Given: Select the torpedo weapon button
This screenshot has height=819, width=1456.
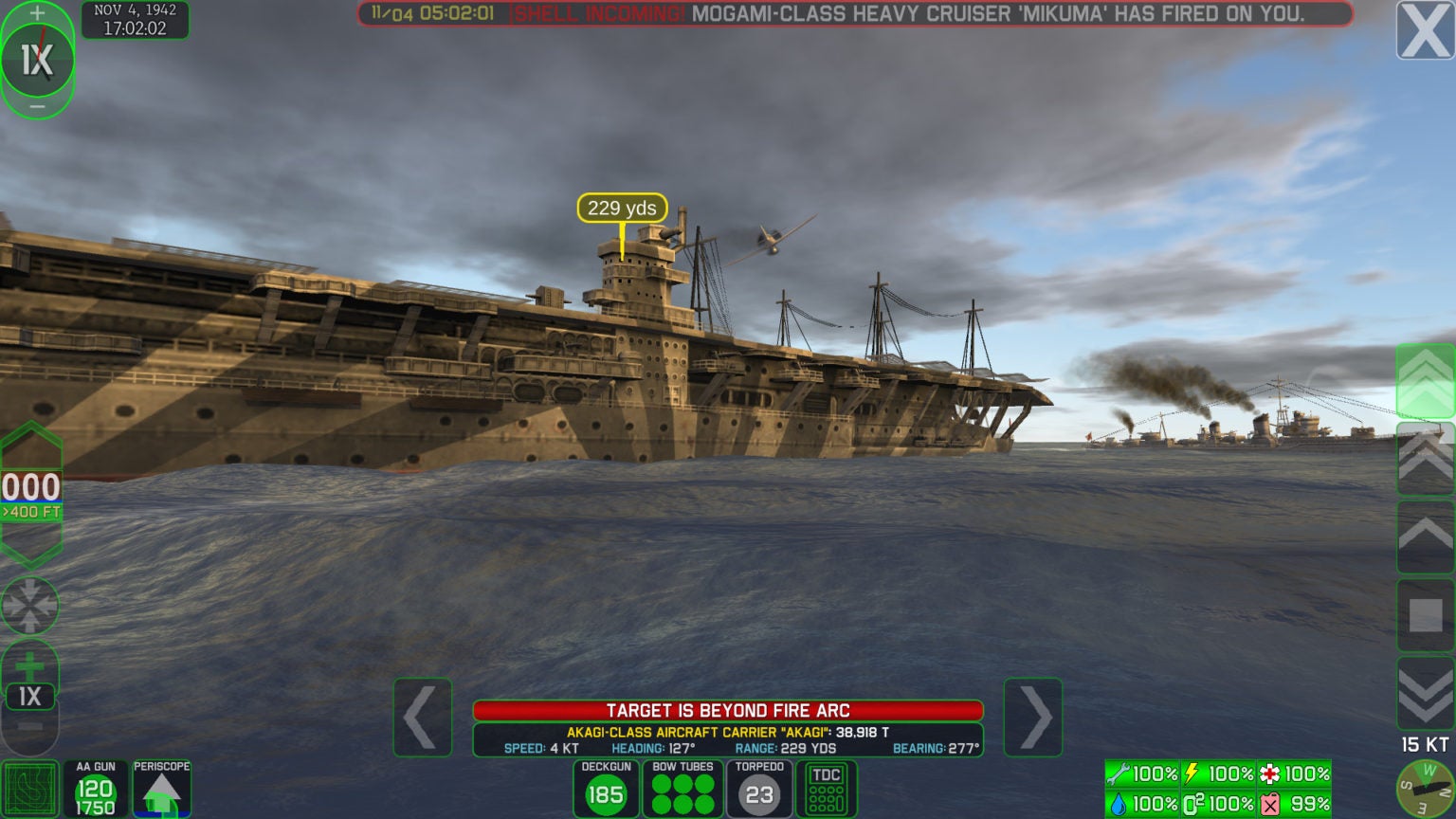Looking at the screenshot, I should [x=759, y=789].
